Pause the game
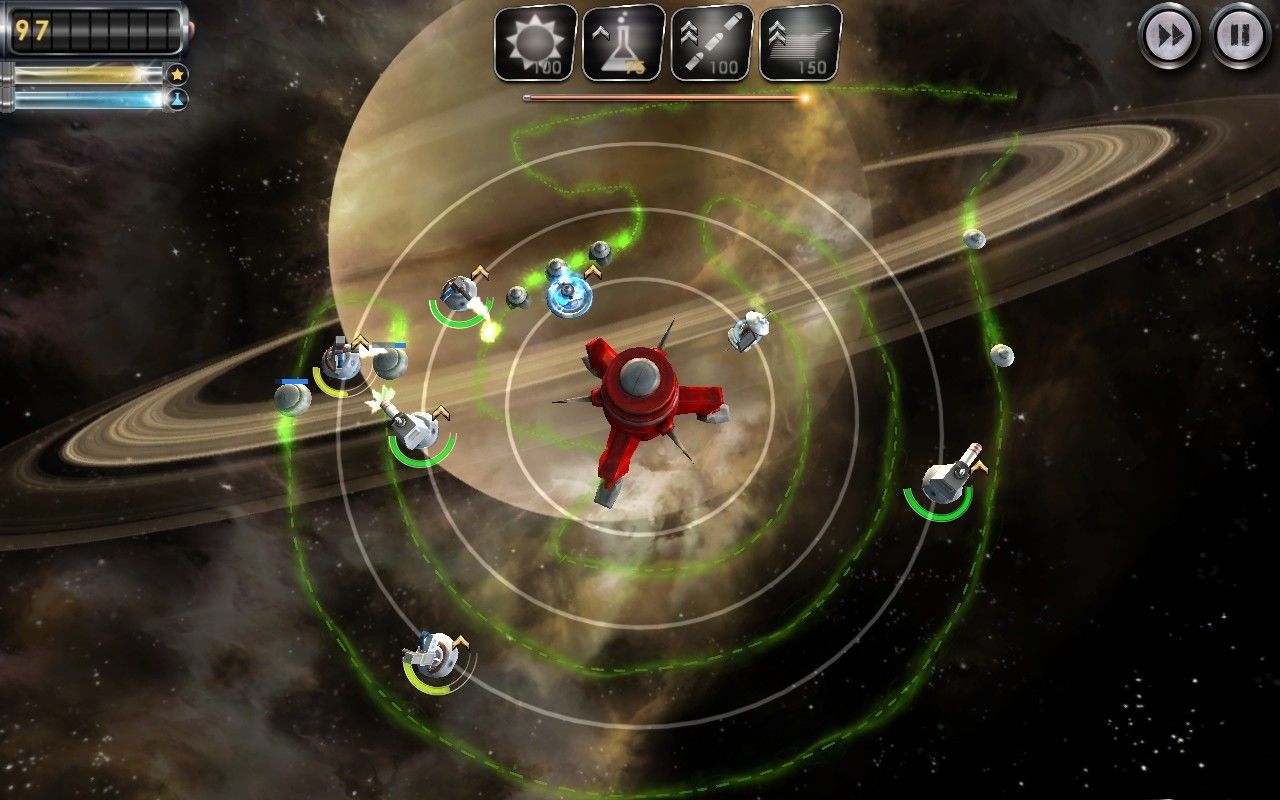 pos(1240,36)
